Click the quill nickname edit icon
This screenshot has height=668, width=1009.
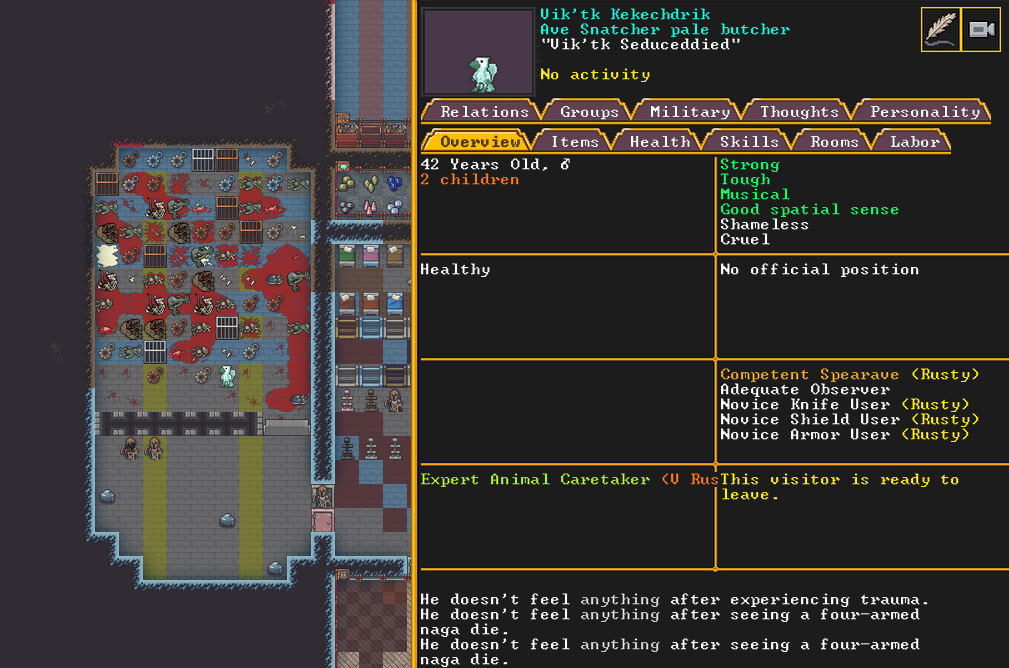pyautogui.click(x=940, y=30)
